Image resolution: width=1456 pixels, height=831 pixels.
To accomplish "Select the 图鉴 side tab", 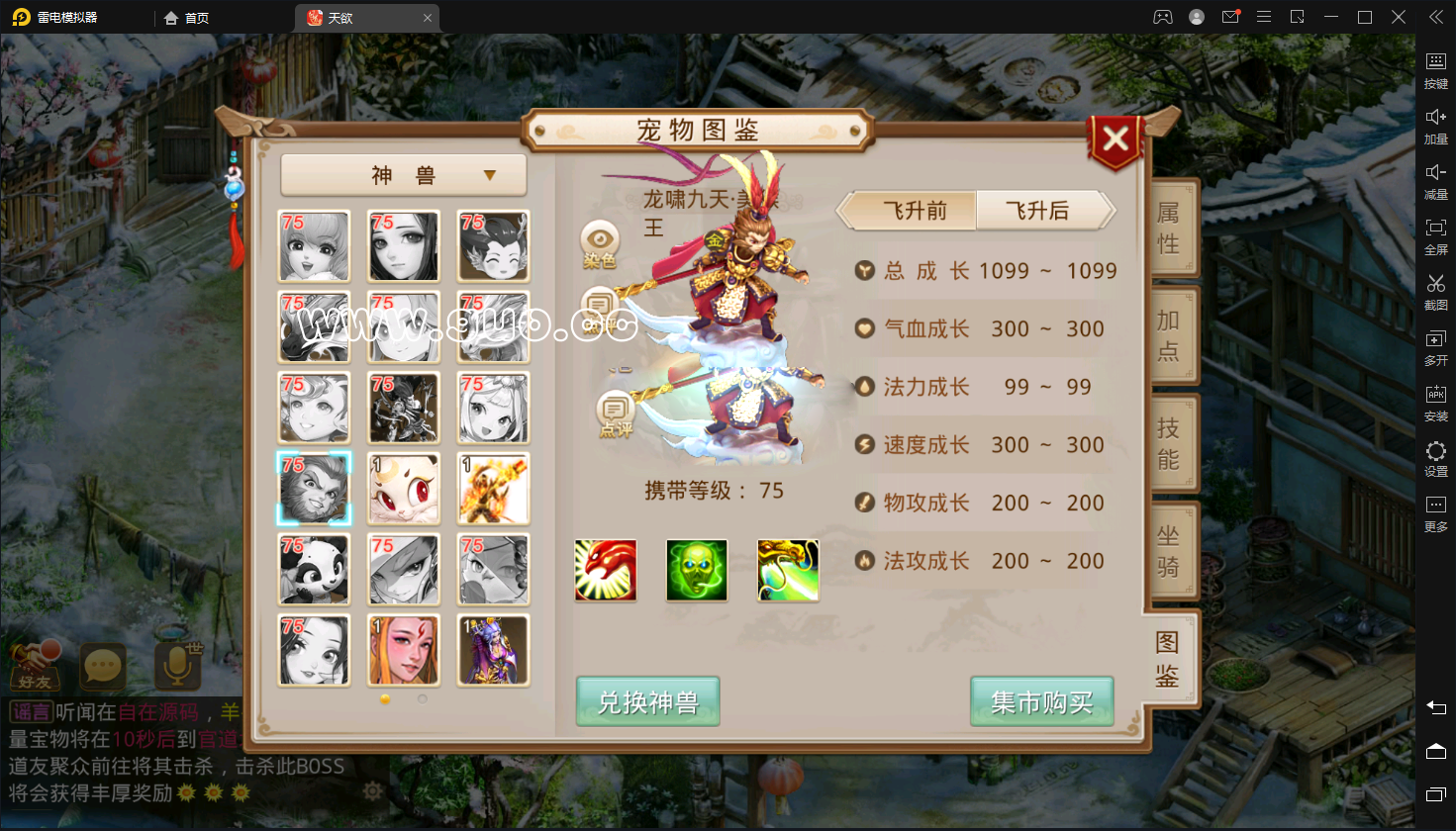I will pos(1168,659).
